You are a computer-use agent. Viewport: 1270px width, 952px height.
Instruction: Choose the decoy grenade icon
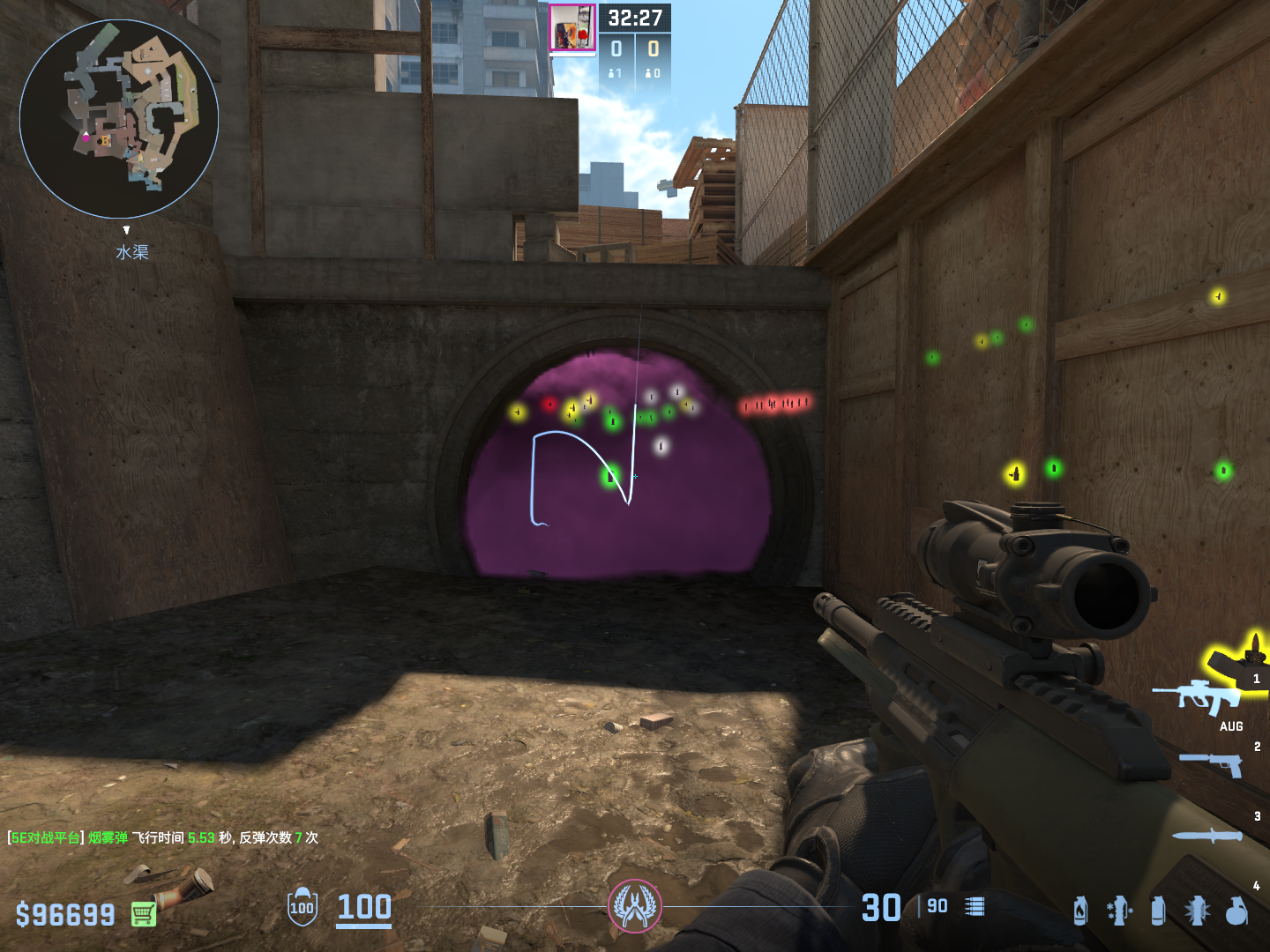coord(1119,911)
